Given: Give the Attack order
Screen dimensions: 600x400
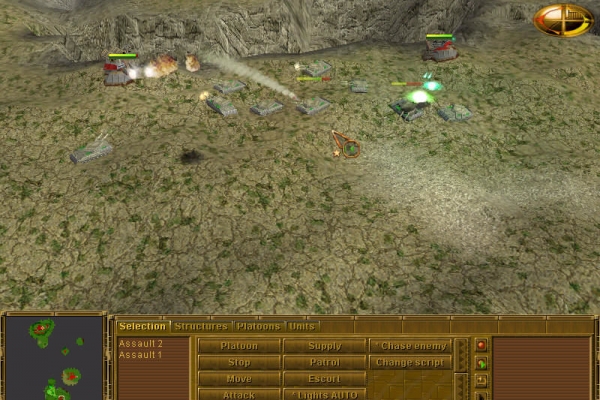Looking at the screenshot, I should pos(239,394).
